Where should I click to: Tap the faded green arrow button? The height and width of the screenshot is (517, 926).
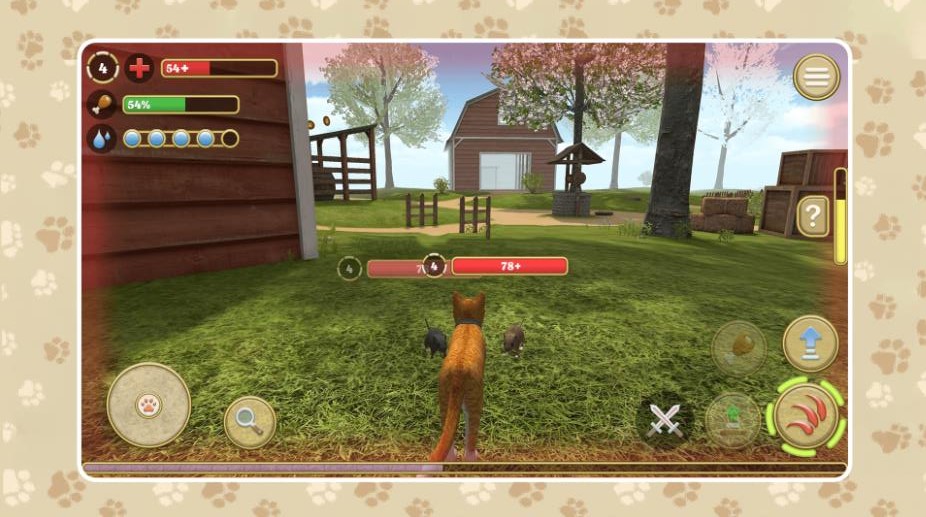[732, 418]
